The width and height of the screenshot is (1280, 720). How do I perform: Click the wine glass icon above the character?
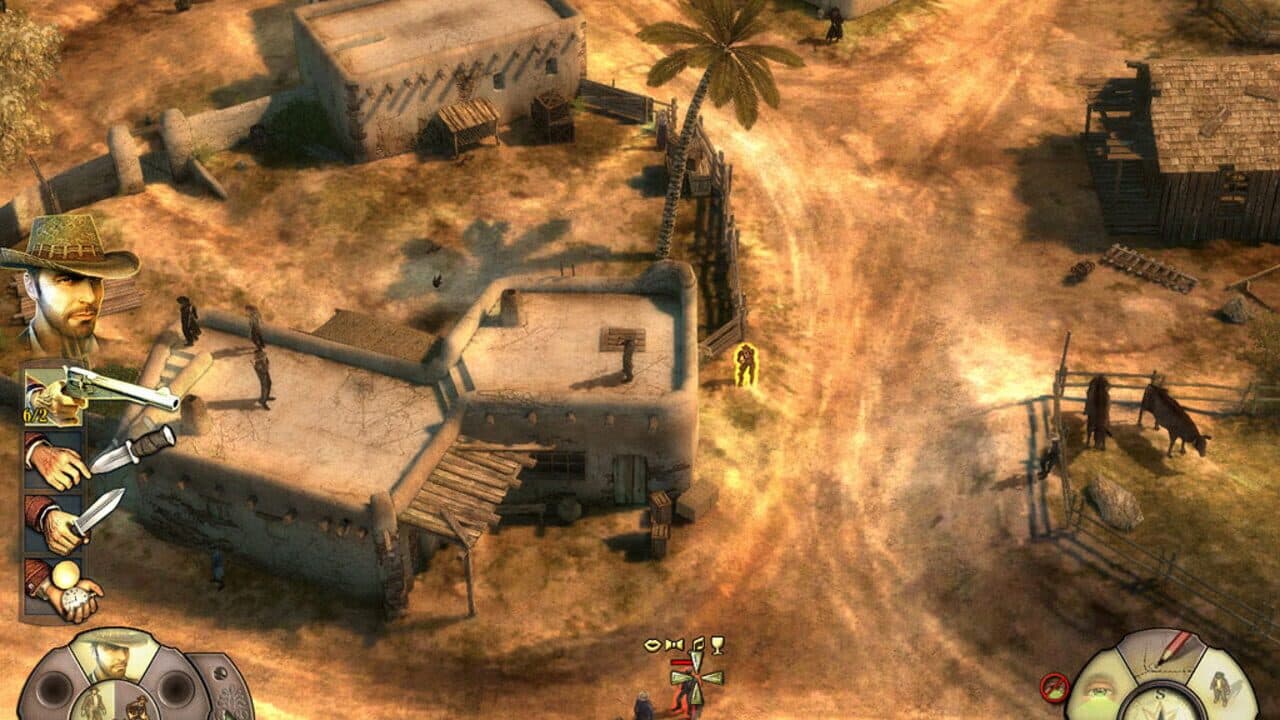[x=717, y=645]
